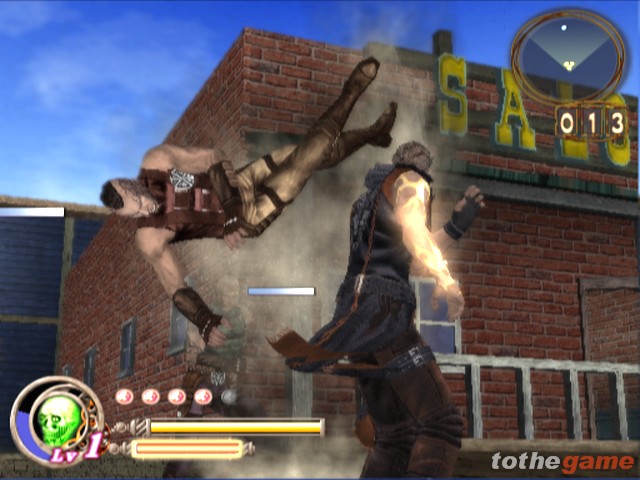
Task: Click the circular radar minimap
Action: pos(567,55)
